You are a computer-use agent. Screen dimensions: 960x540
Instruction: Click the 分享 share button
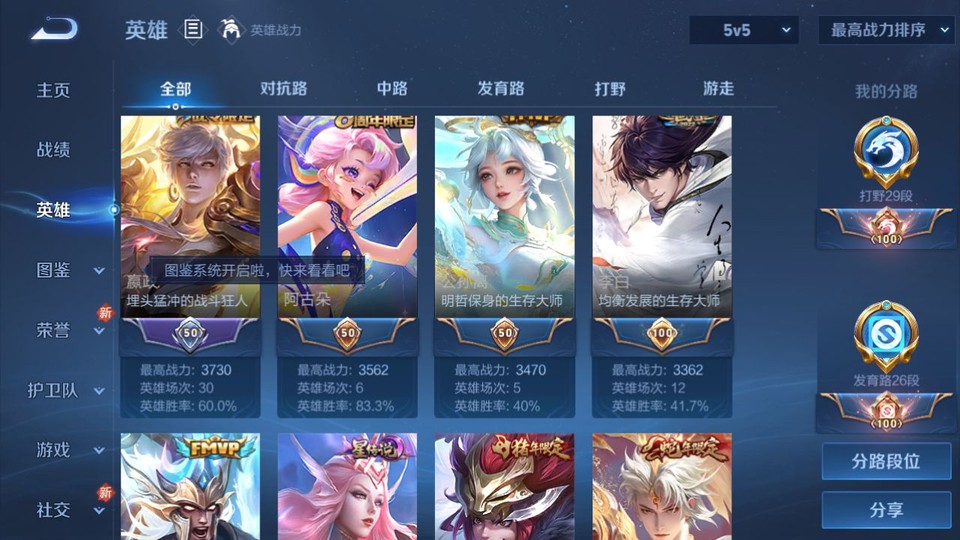(x=886, y=510)
